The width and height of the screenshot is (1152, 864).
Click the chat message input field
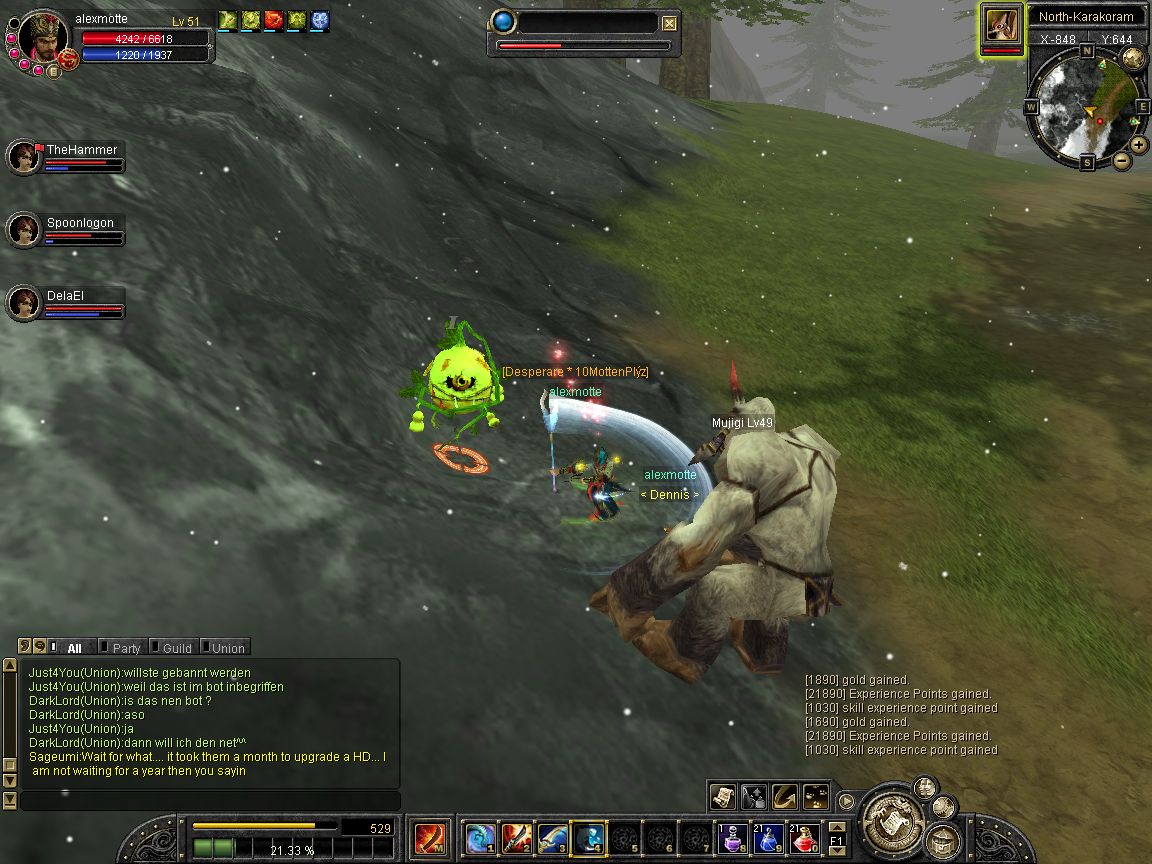point(210,801)
